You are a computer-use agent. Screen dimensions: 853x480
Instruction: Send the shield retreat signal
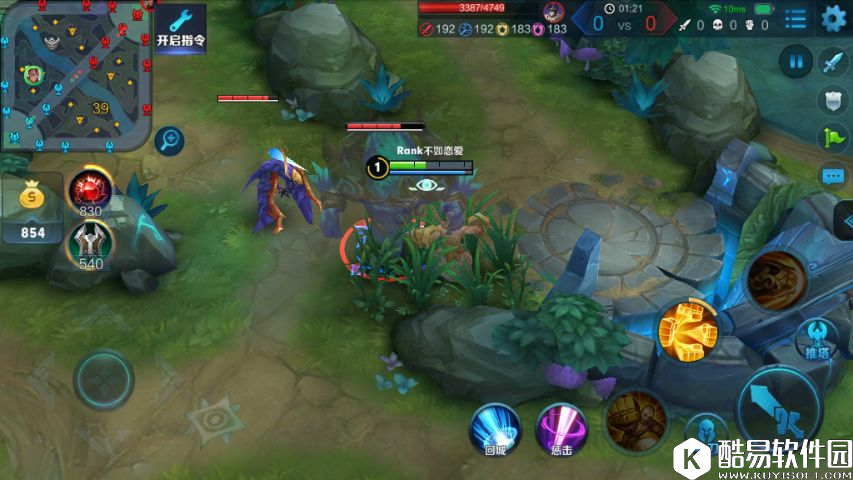coord(833,99)
